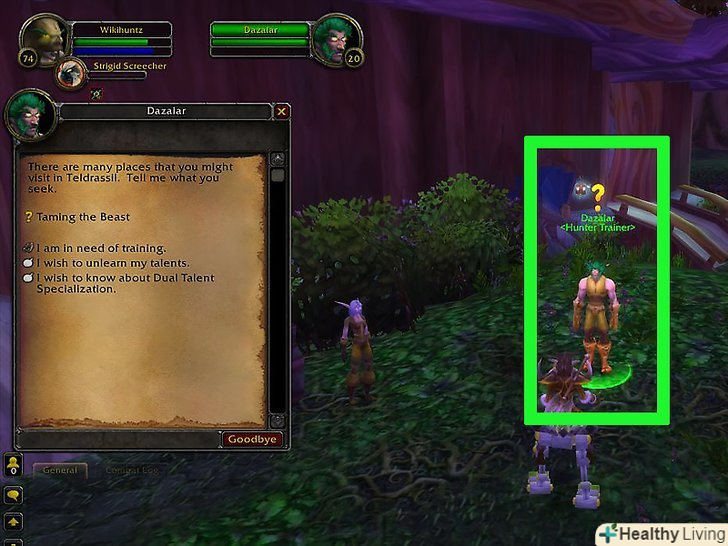
Task: Say Goodbye to Dazalar
Action: [250, 439]
